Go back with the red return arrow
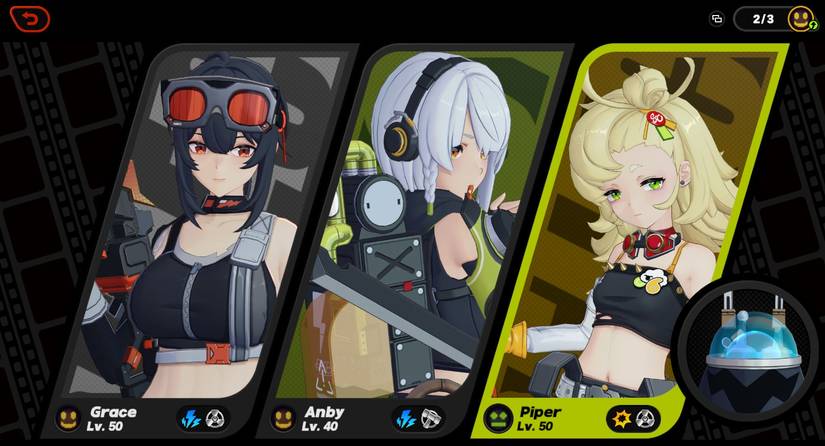 (x=30, y=19)
